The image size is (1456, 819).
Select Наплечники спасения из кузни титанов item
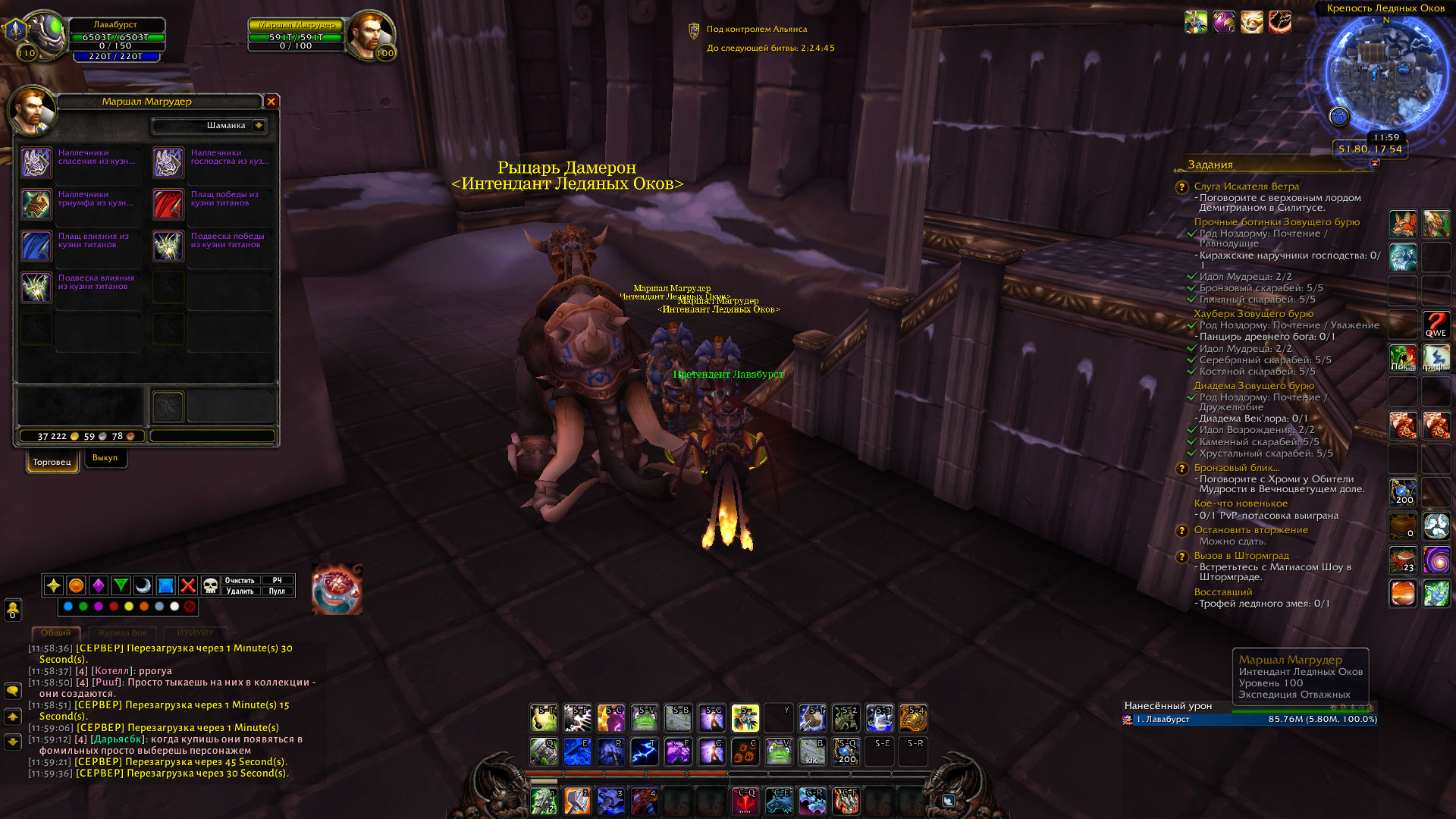click(x=36, y=162)
